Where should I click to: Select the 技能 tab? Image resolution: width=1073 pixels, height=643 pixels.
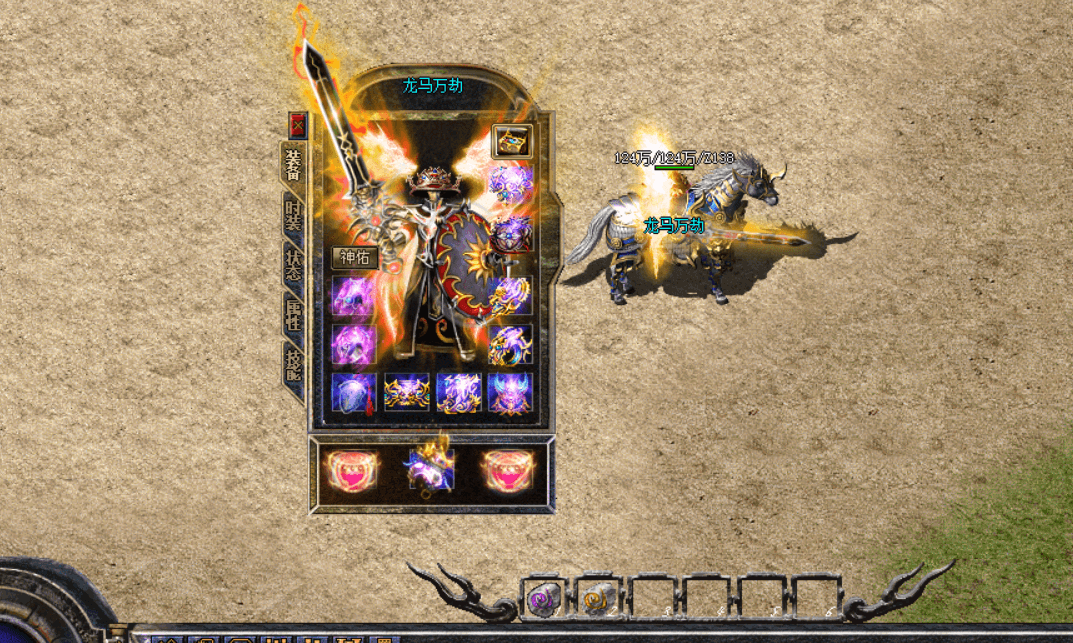tap(293, 365)
